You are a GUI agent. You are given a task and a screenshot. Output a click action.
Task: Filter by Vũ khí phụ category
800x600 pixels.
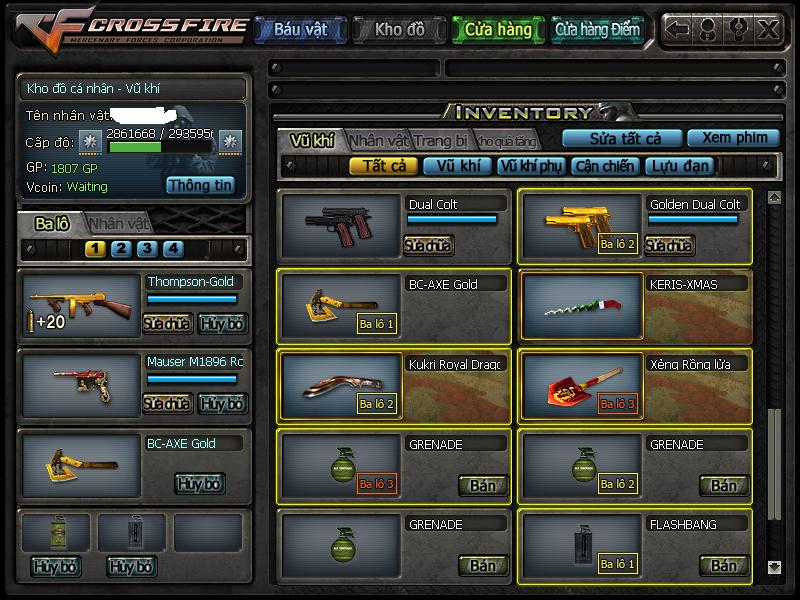529,166
